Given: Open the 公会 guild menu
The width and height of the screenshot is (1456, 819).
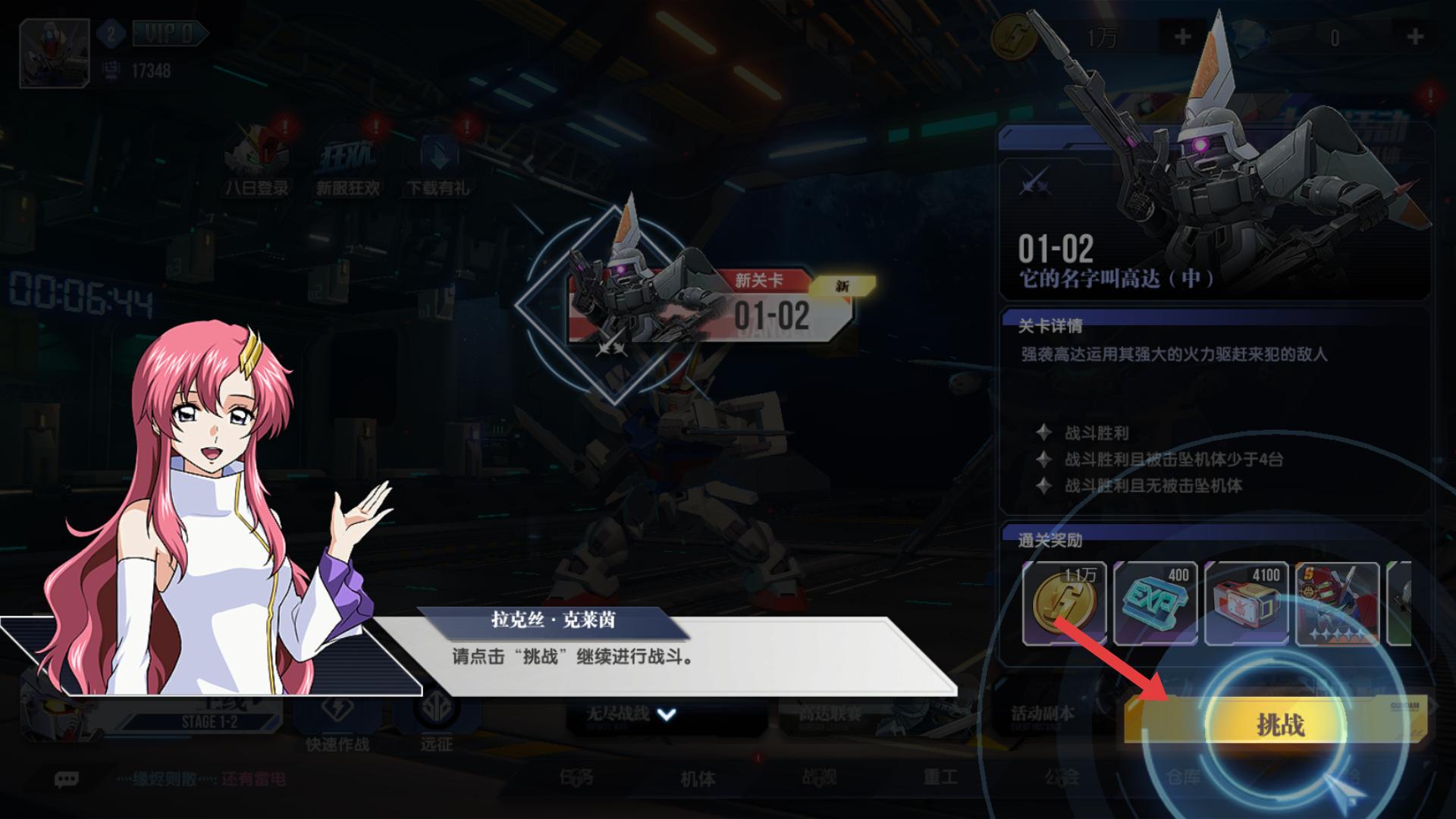Looking at the screenshot, I should click(1061, 777).
